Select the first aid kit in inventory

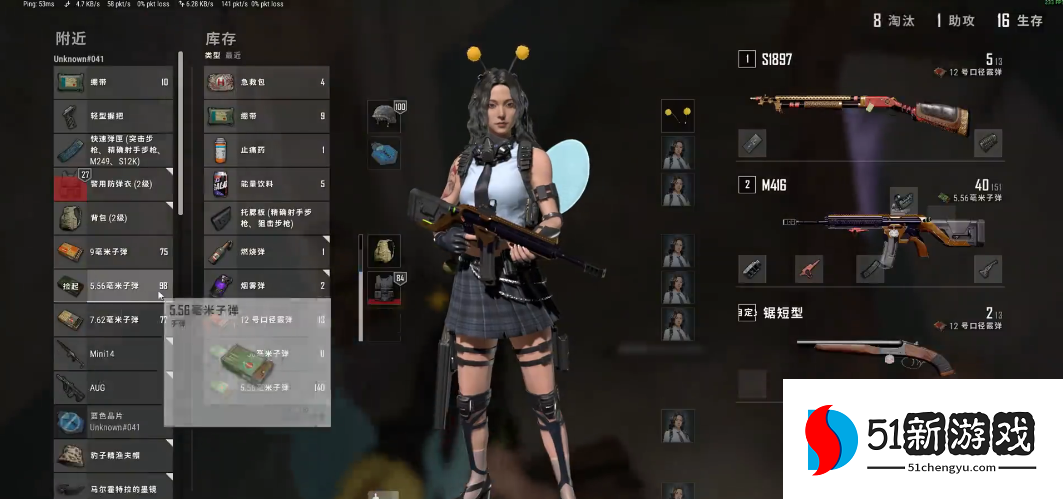pos(266,82)
